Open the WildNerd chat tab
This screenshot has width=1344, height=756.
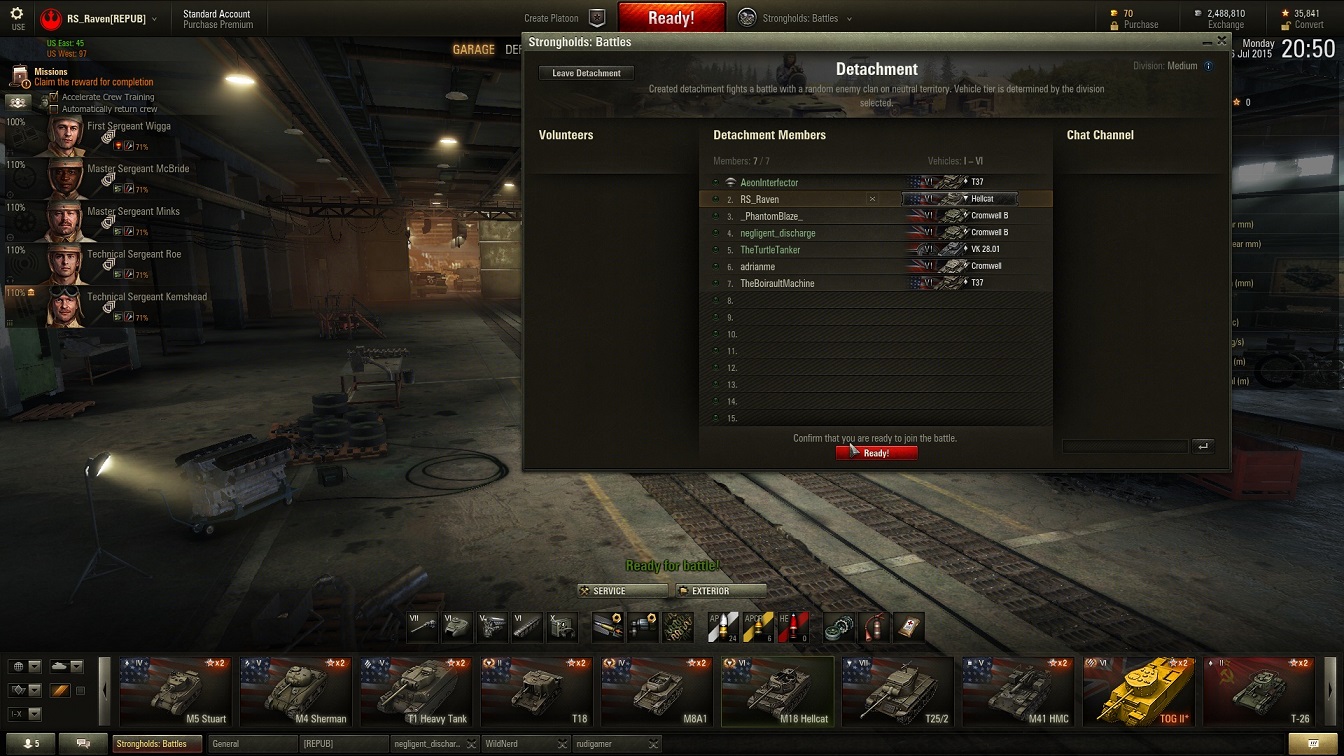pos(520,744)
